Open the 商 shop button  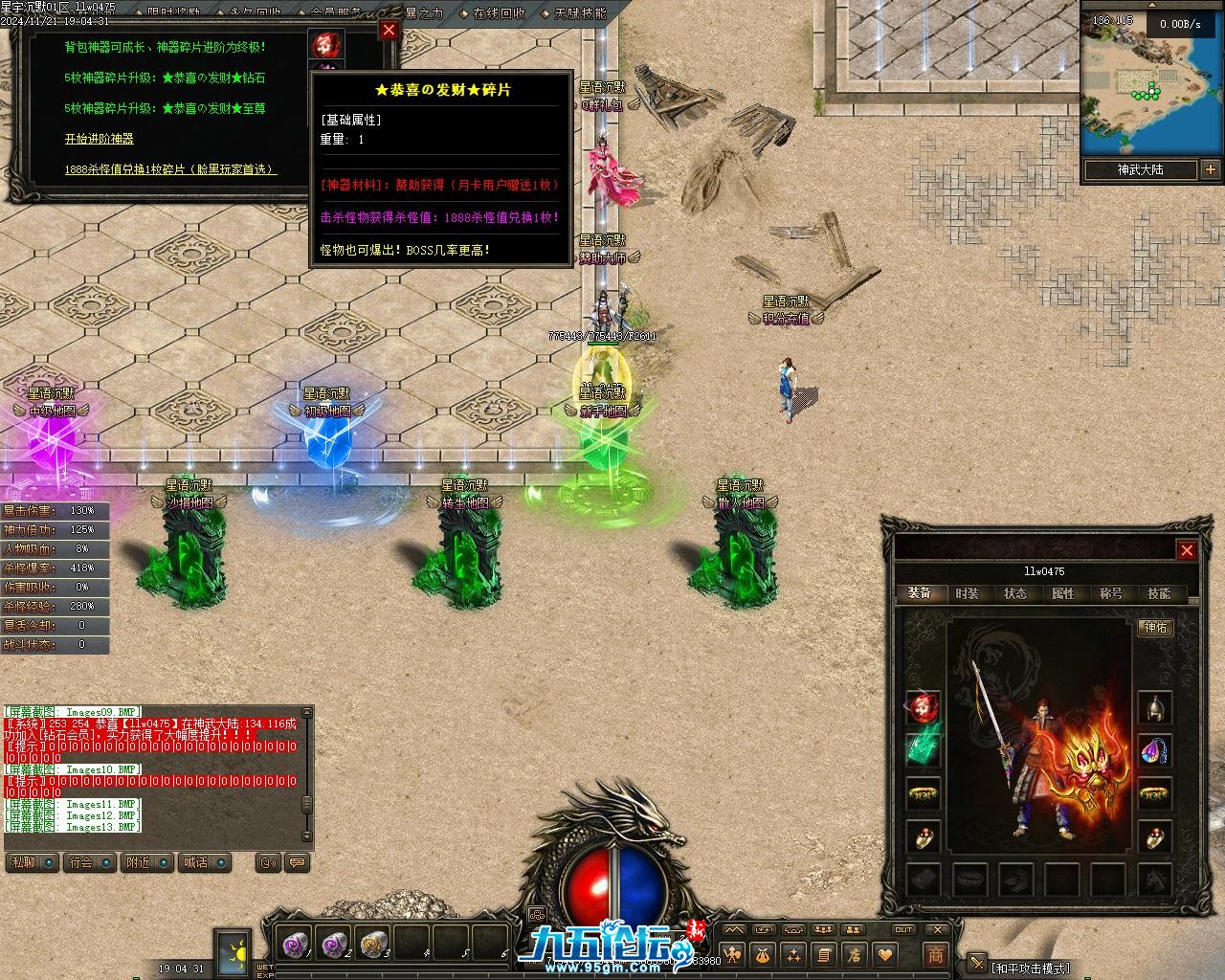(x=935, y=954)
